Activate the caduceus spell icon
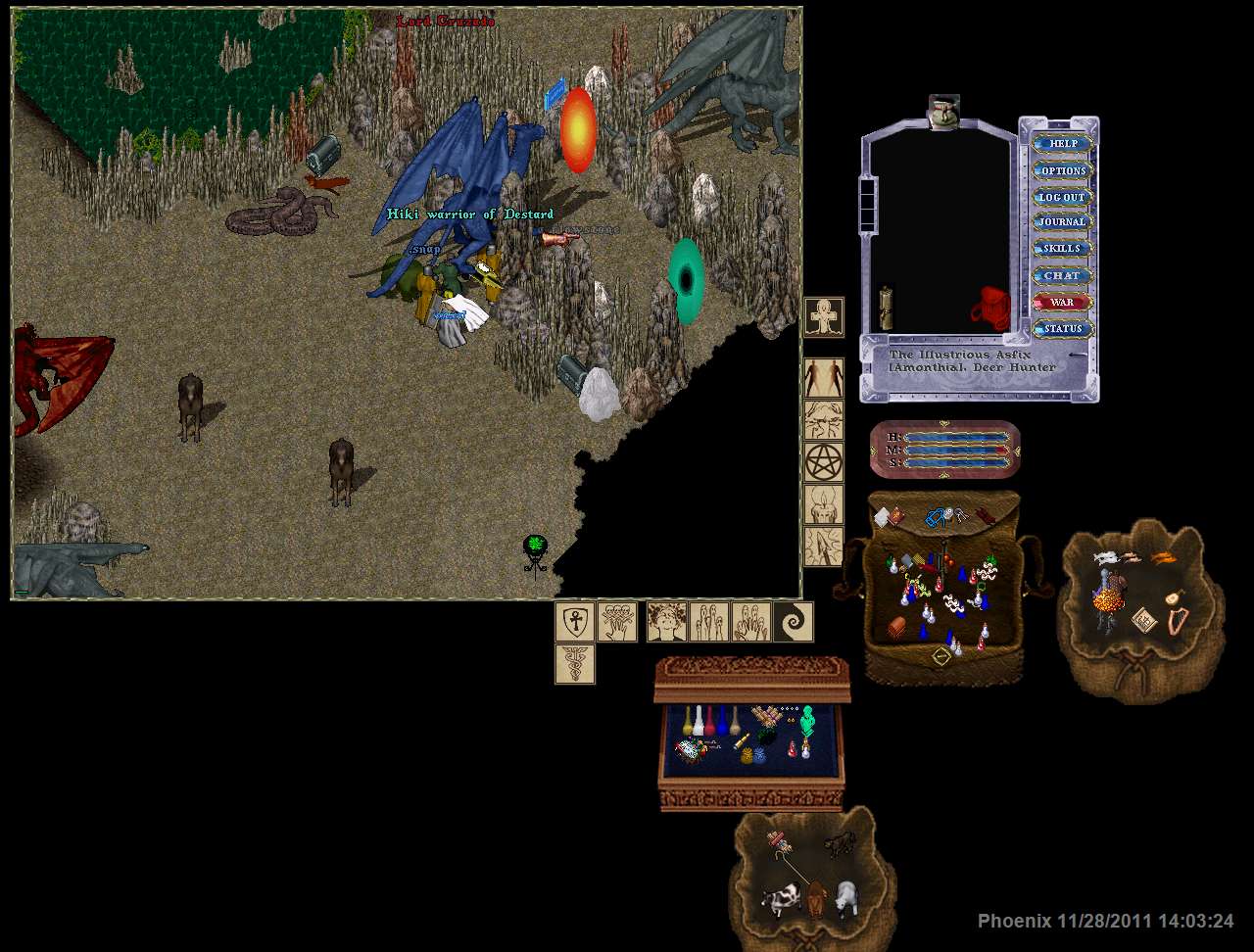 pyautogui.click(x=575, y=663)
